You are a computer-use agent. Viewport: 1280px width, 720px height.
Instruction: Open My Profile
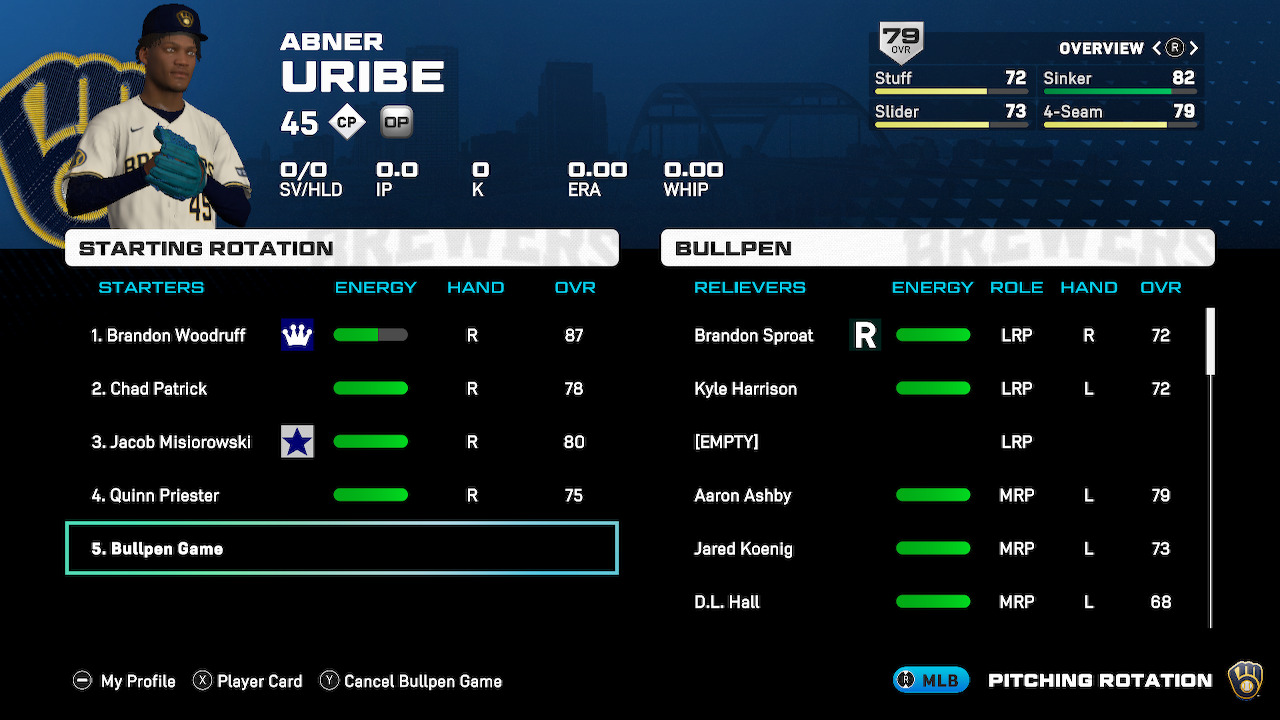(x=125, y=681)
